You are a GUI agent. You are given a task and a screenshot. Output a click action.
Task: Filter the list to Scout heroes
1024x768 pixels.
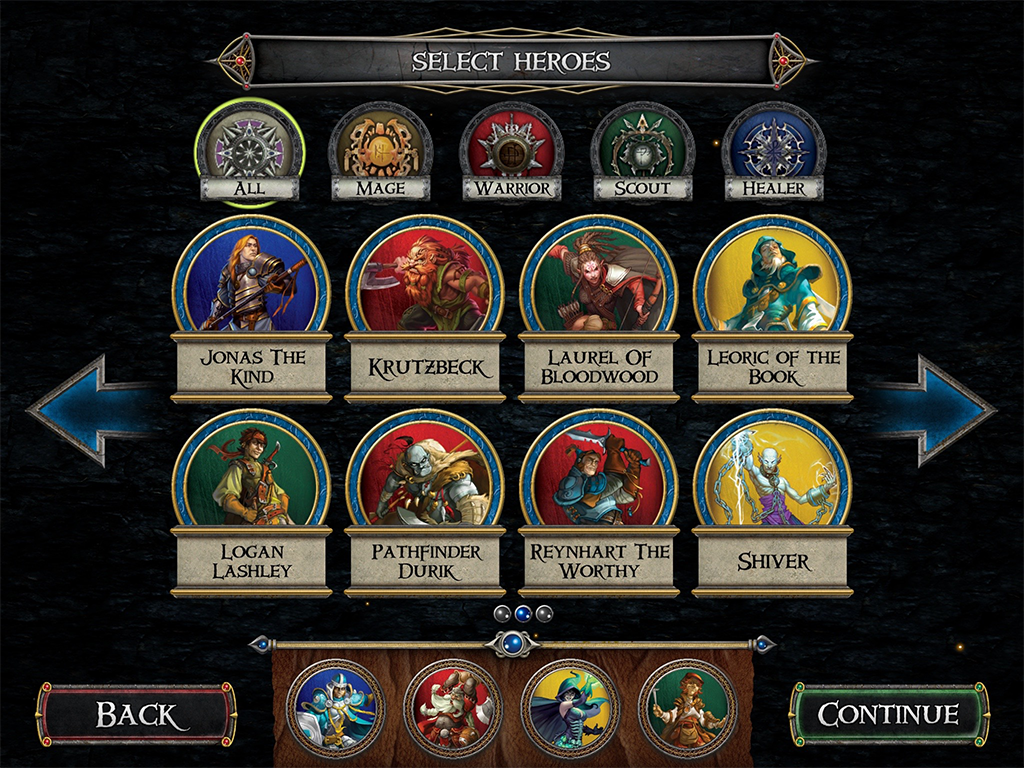point(643,154)
